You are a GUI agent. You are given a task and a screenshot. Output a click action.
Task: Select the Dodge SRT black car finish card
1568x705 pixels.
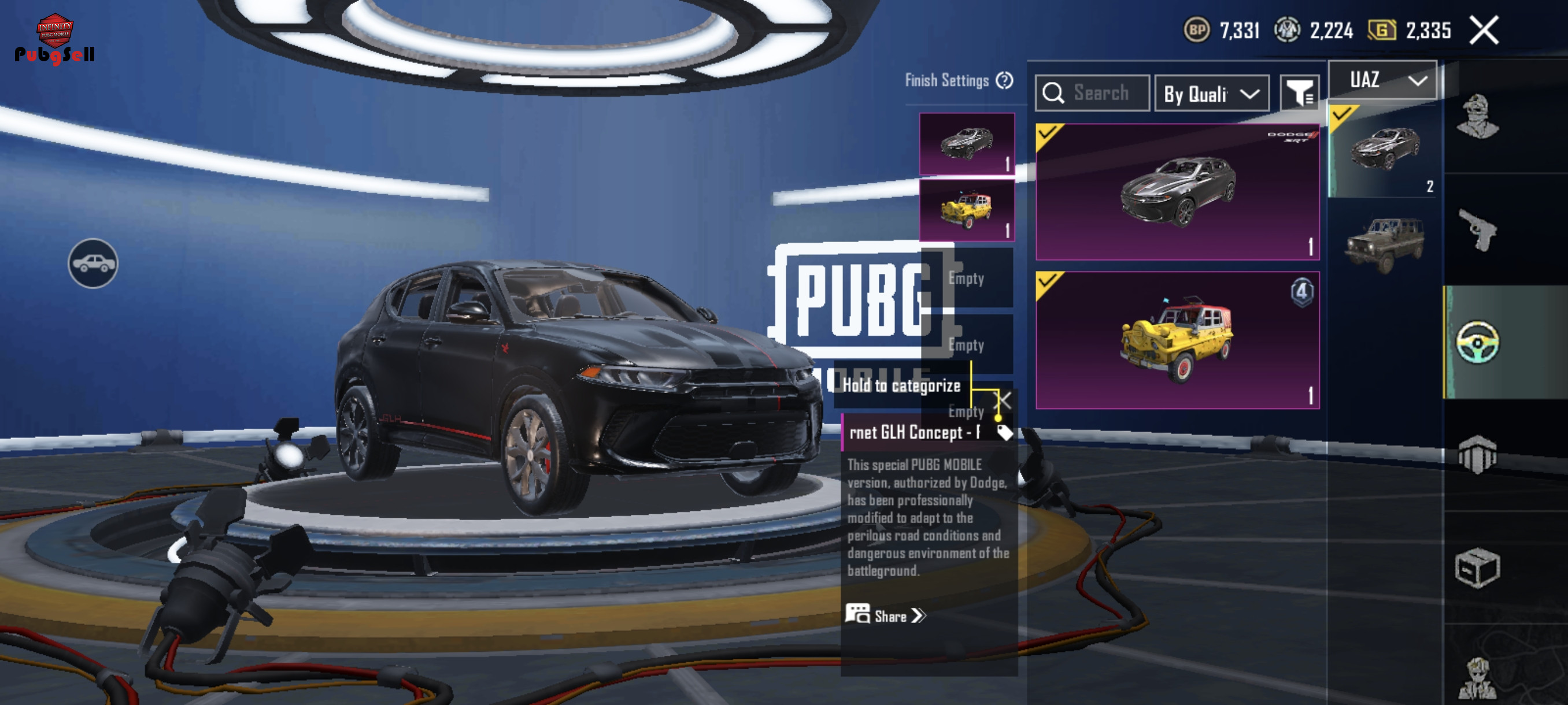tap(1177, 192)
